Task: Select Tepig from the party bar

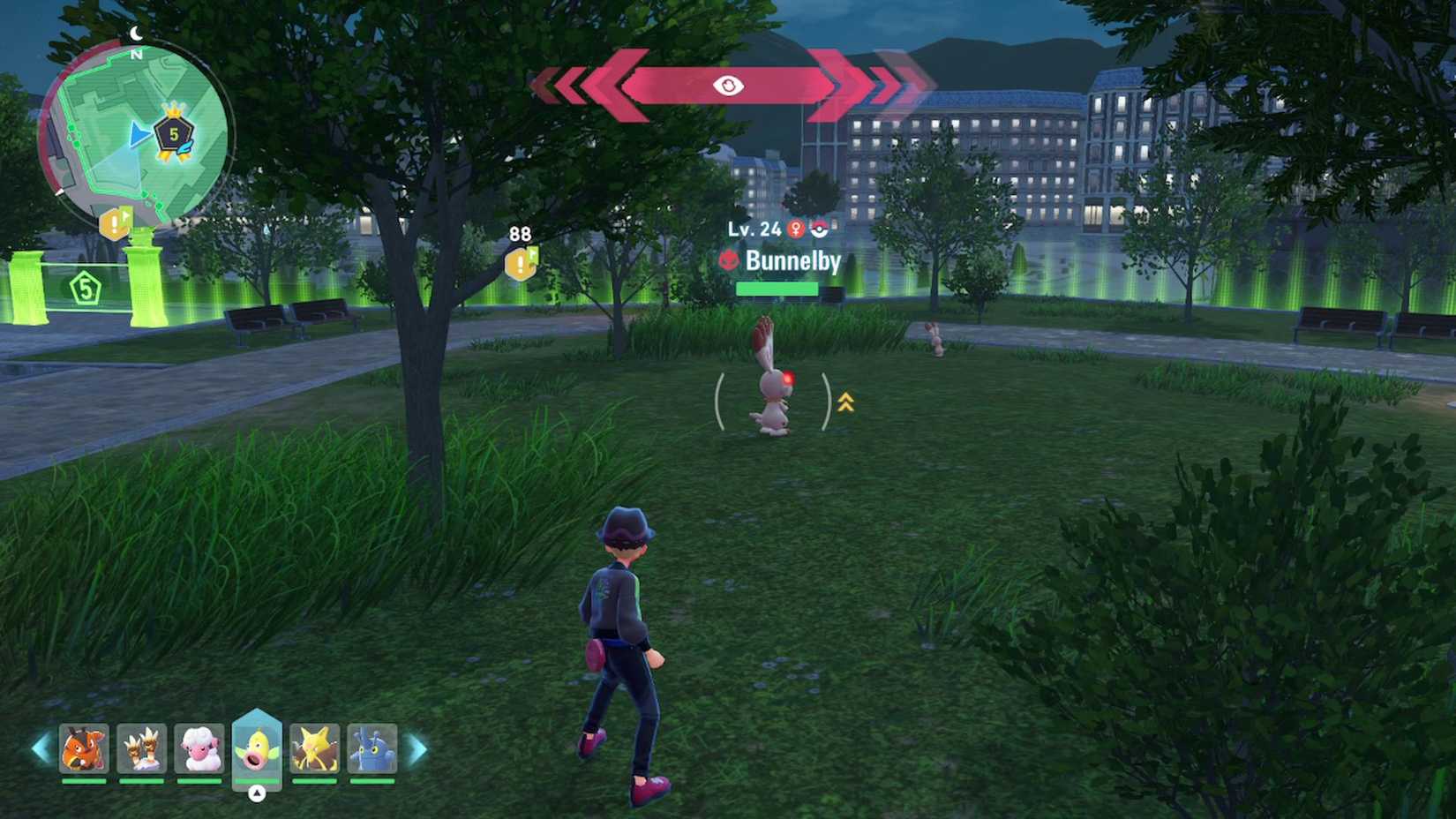Action: [84, 748]
